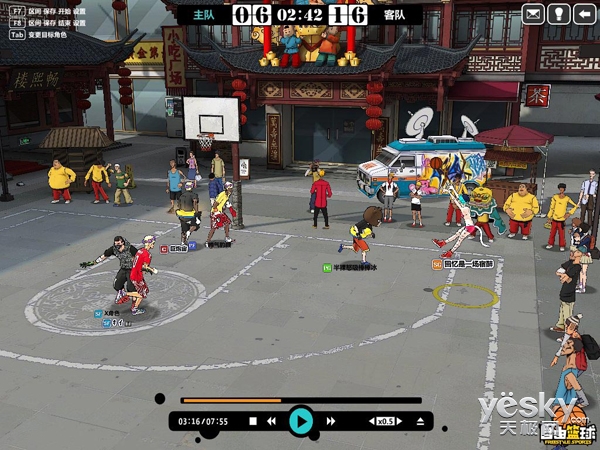Rewind the replay

pyautogui.click(x=271, y=422)
